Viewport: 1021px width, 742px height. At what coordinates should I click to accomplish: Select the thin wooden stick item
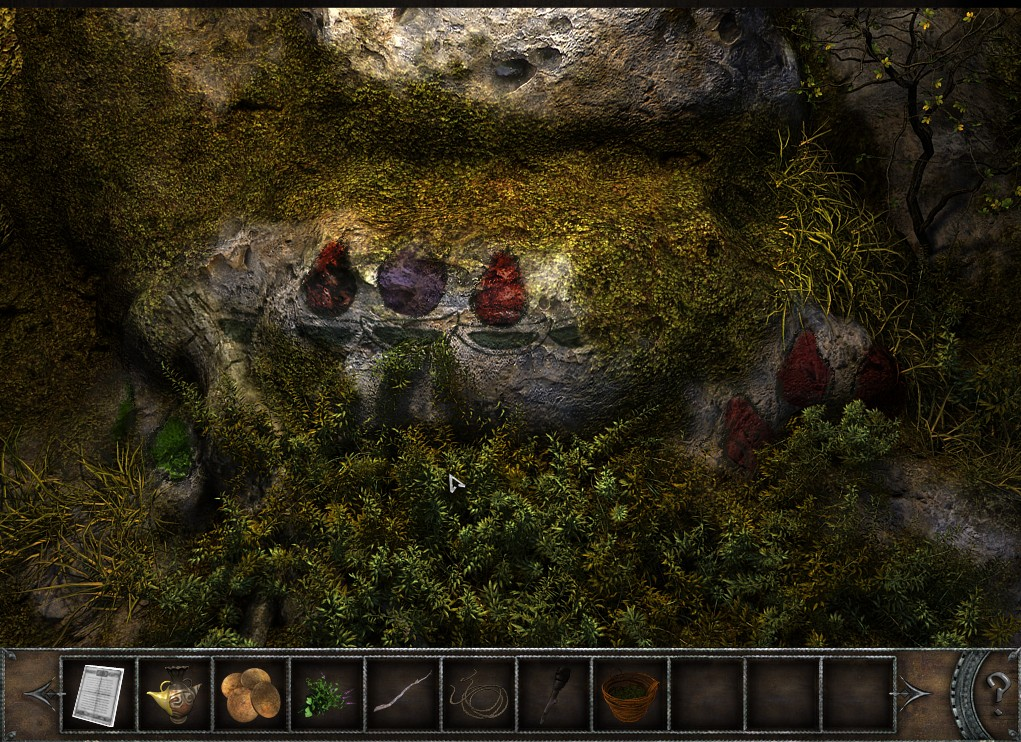pyautogui.click(x=402, y=692)
